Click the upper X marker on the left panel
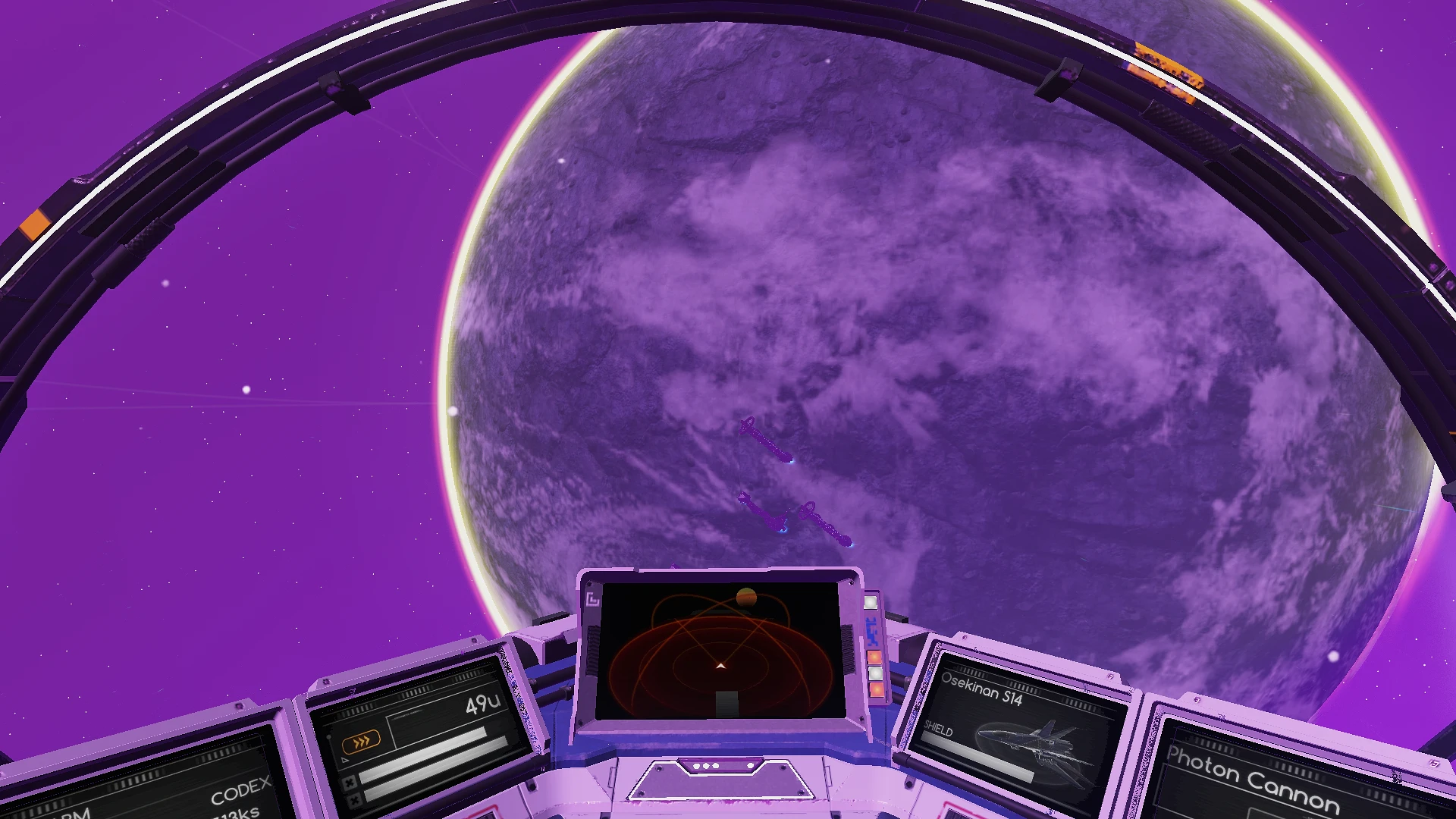The image size is (1456, 819). [x=350, y=783]
